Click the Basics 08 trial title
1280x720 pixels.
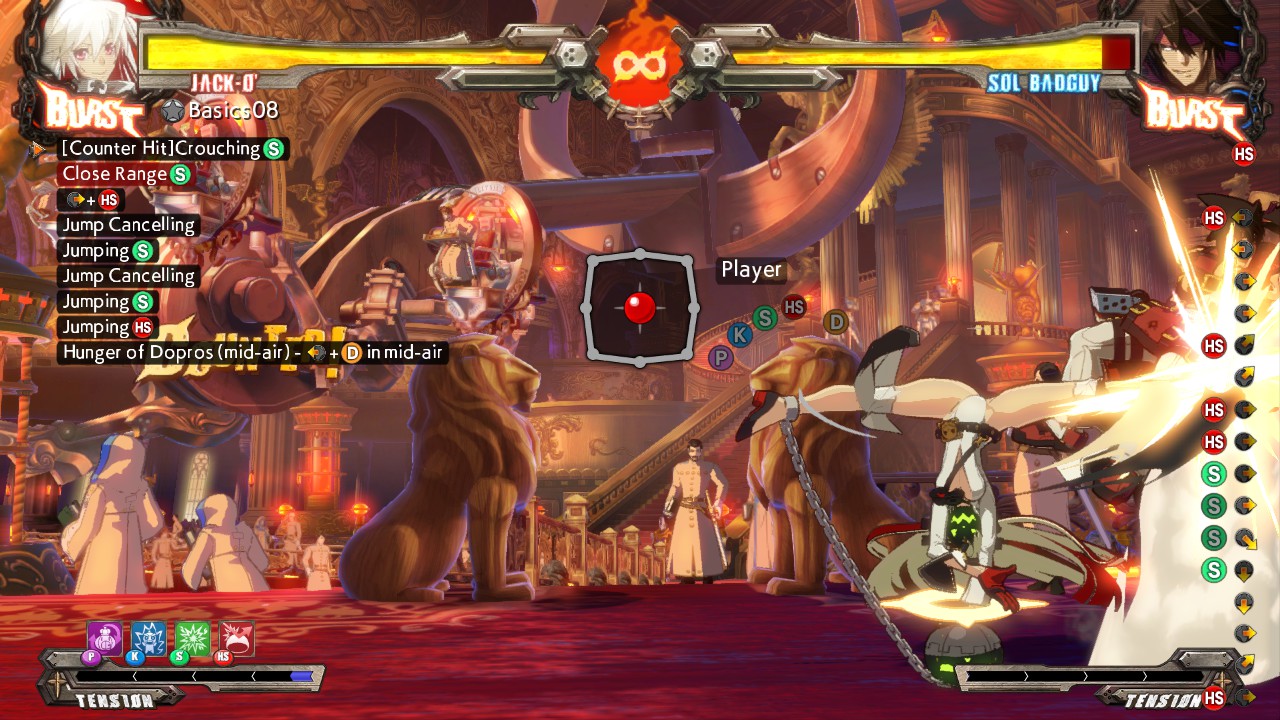coord(232,110)
